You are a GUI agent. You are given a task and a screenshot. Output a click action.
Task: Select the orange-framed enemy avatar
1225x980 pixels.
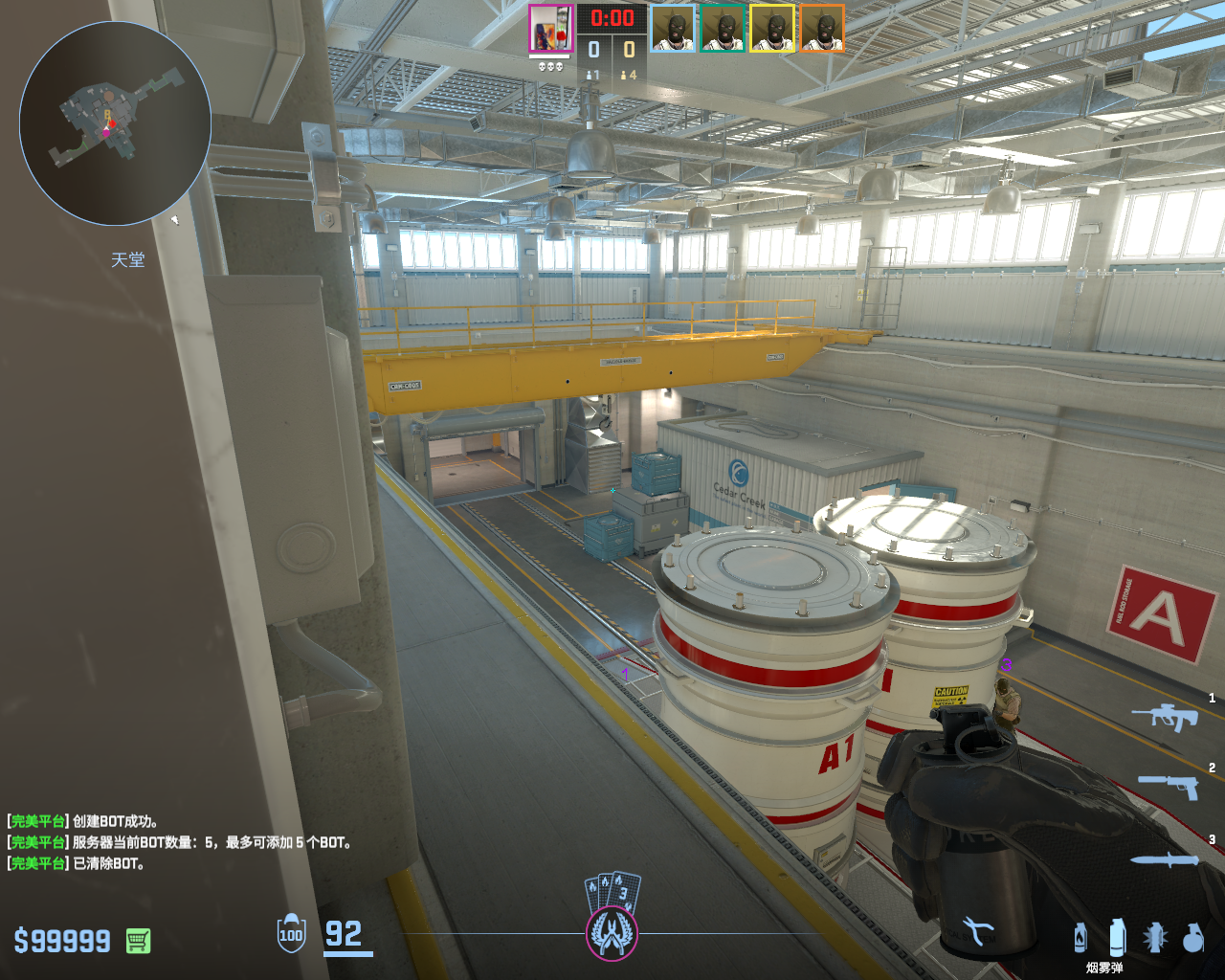pos(822,29)
